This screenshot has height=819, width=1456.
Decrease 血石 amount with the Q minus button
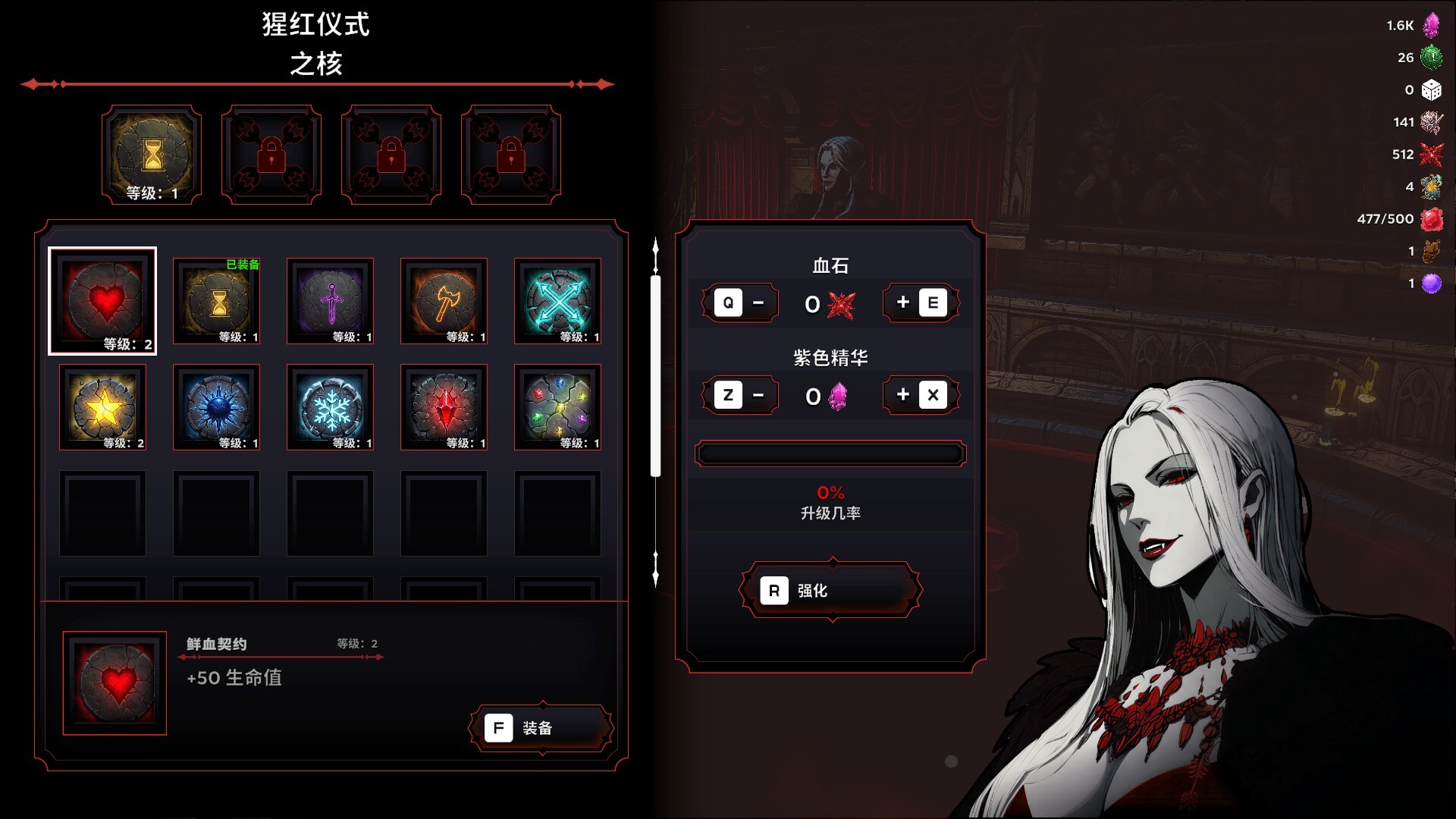741,303
